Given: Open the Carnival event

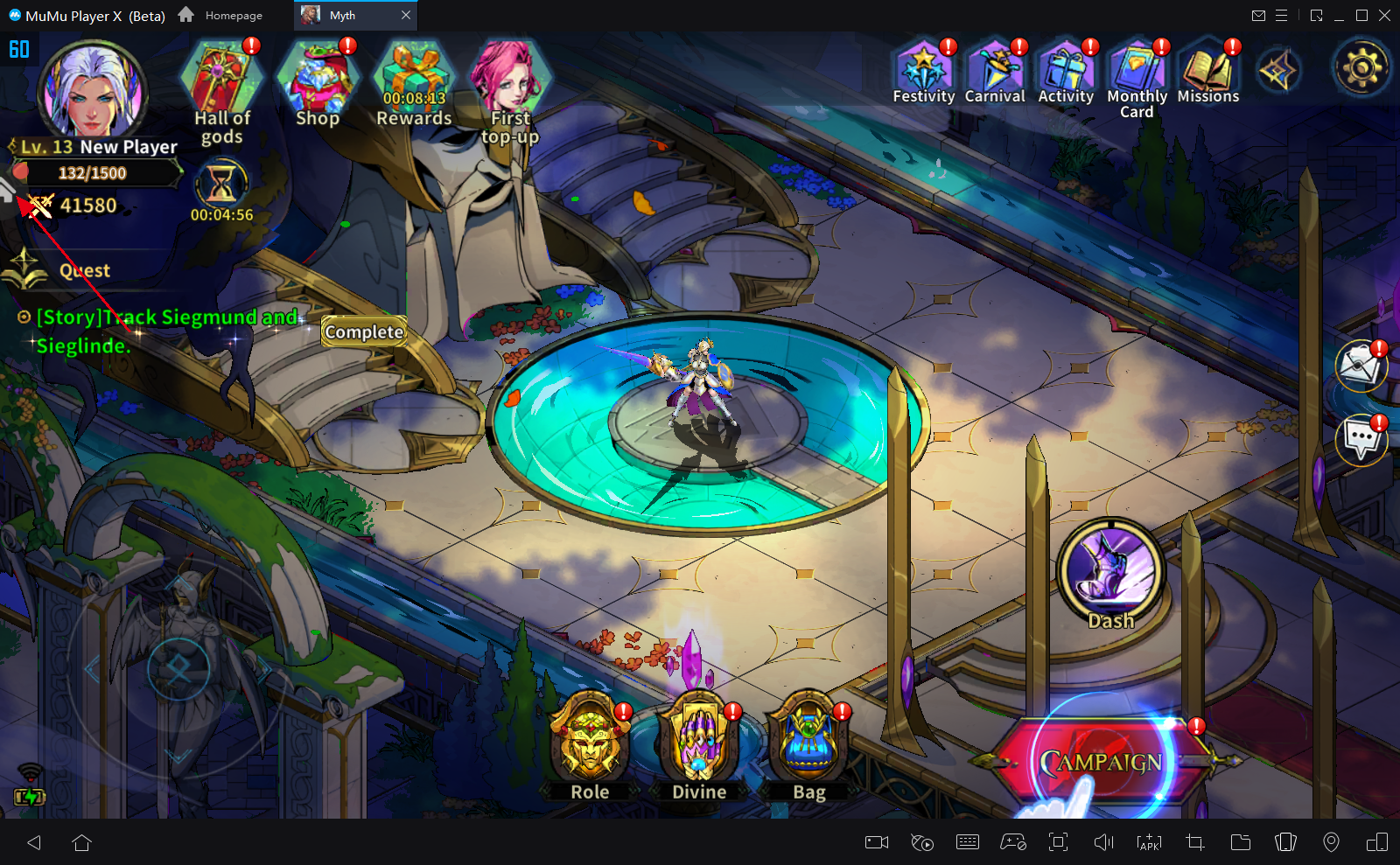Looking at the screenshot, I should (995, 68).
